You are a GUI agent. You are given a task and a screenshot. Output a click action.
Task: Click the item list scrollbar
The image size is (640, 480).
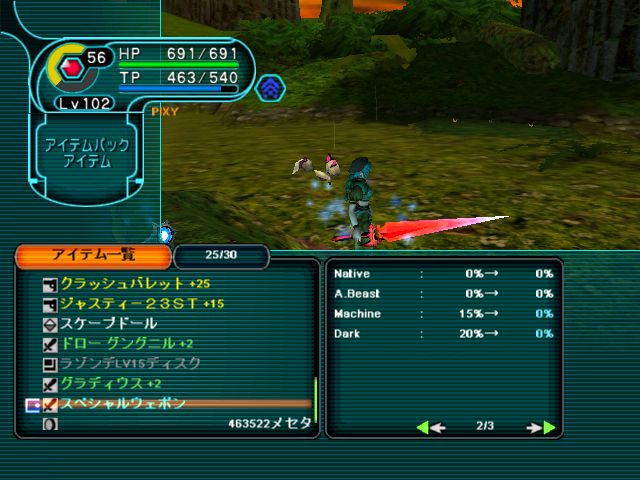click(315, 395)
